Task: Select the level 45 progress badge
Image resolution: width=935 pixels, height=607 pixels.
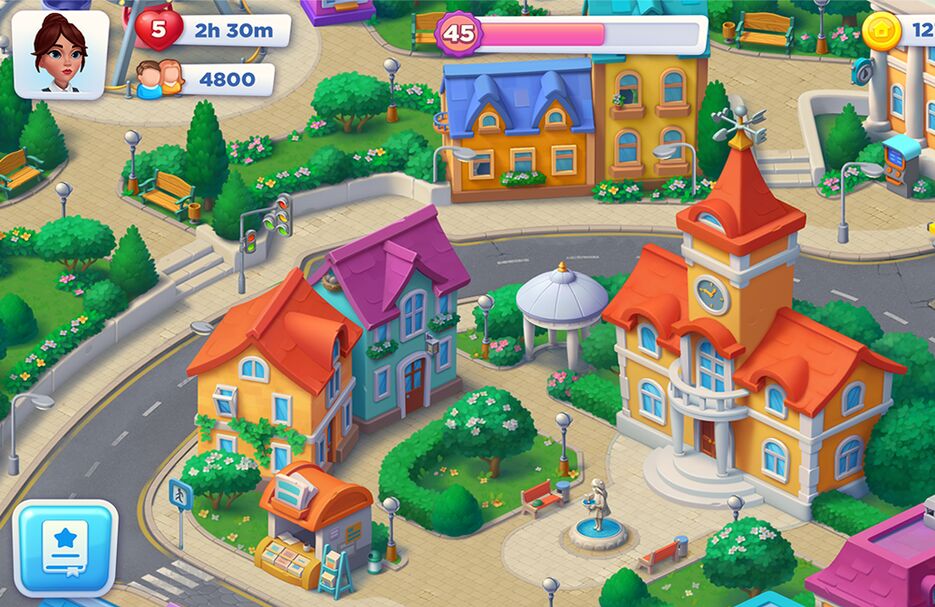Action: tap(459, 33)
